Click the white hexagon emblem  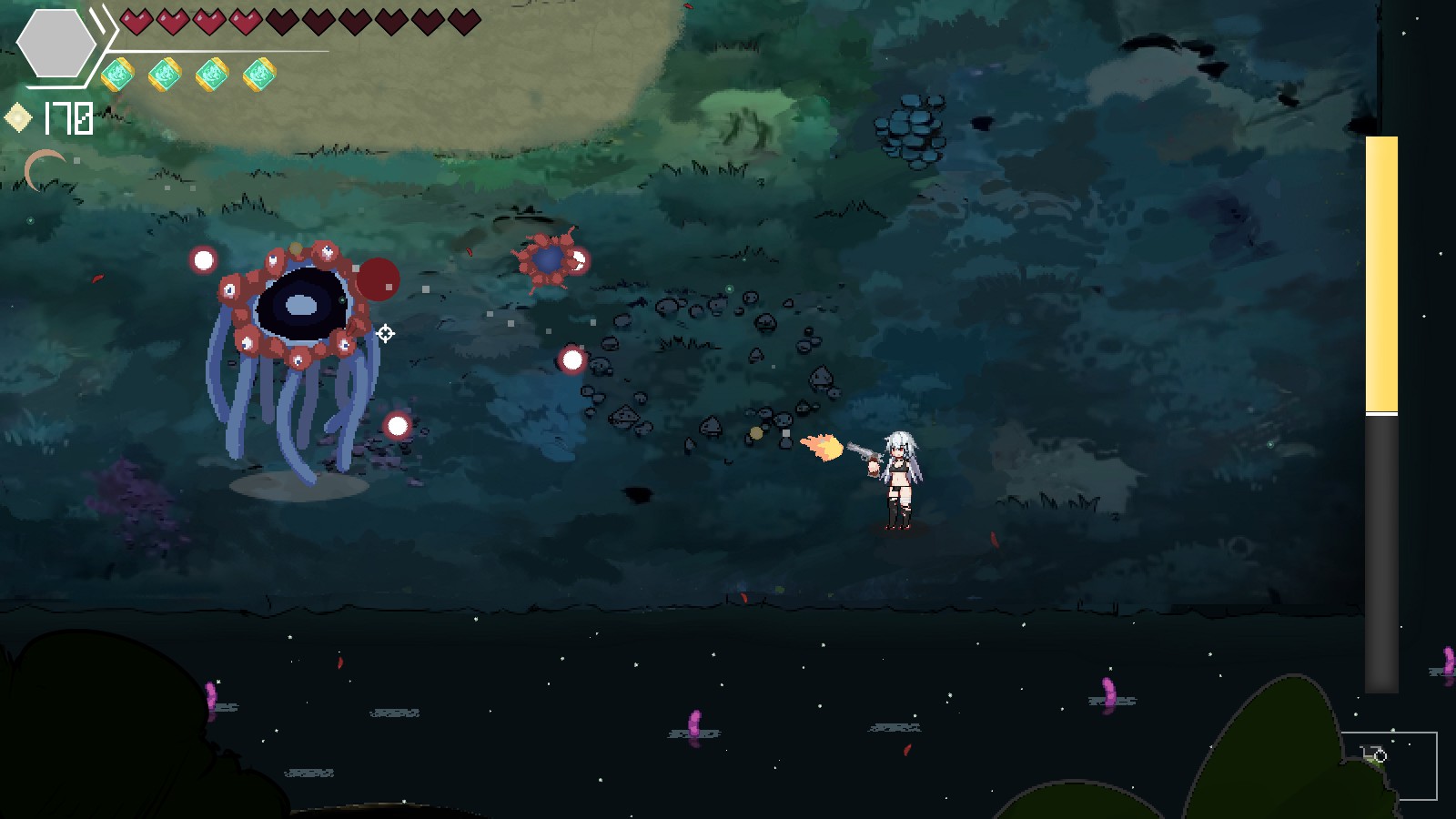click(56, 44)
